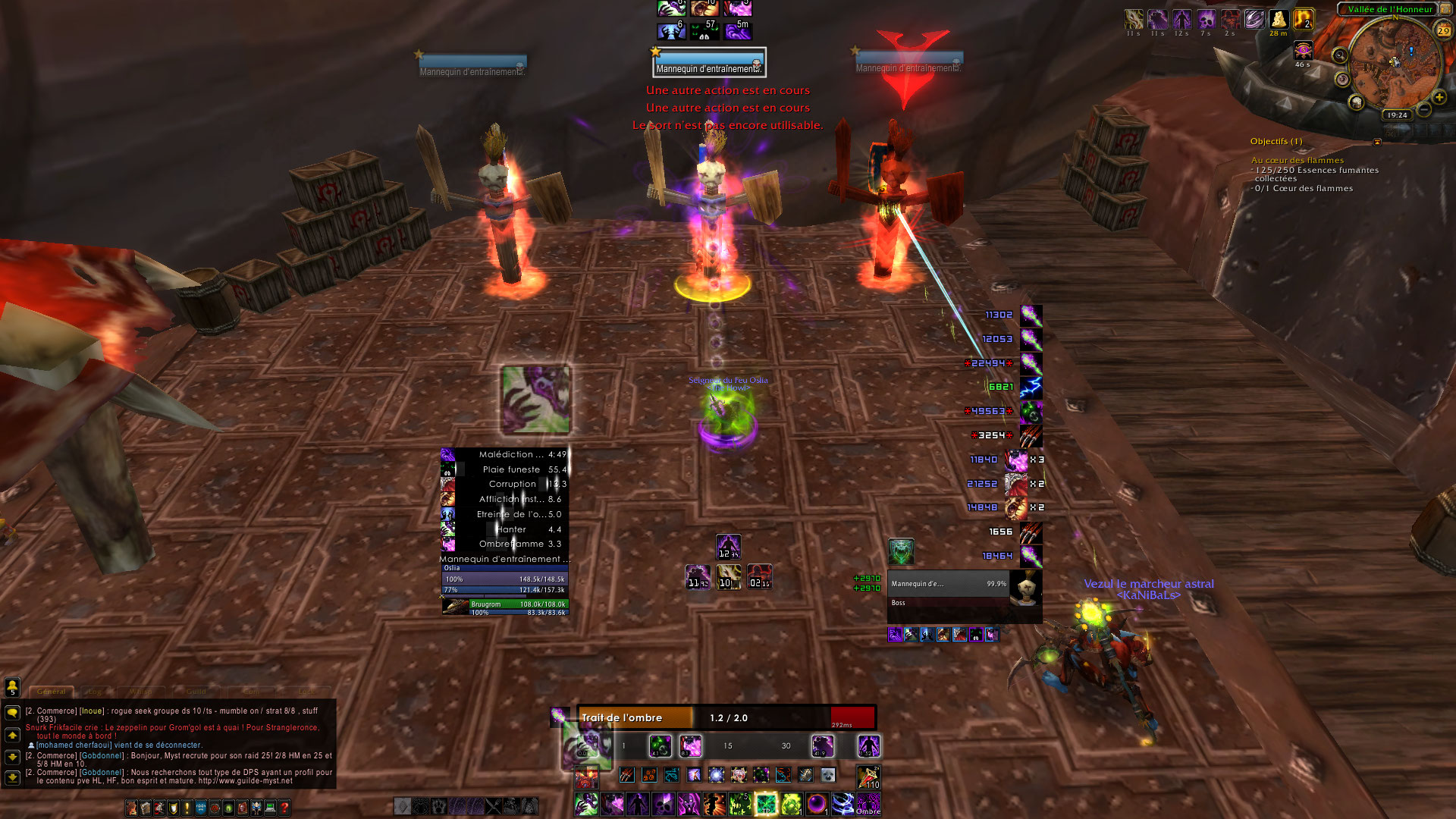
Task: Open the chat menu speech bubble button
Action: [x=12, y=713]
